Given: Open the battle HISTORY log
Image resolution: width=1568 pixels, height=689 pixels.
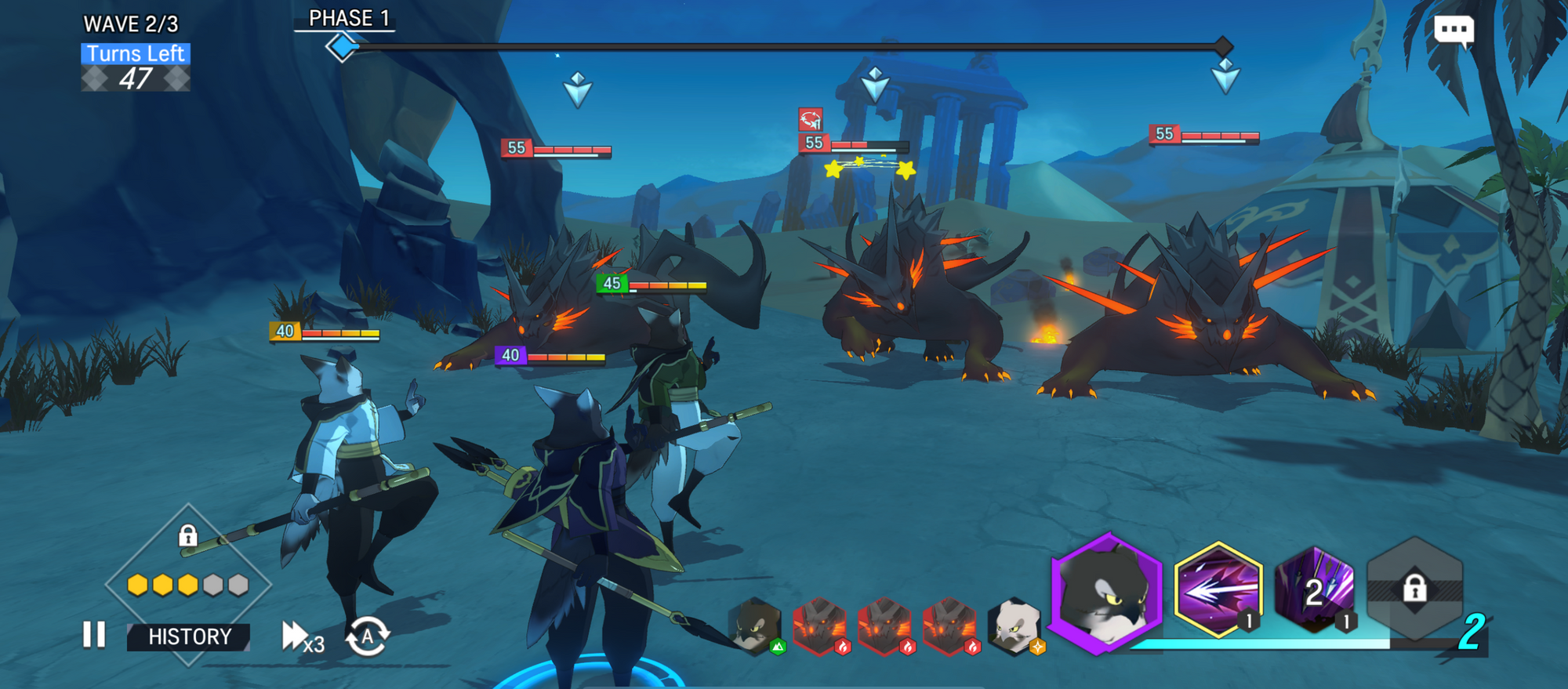Looking at the screenshot, I should 190,636.
